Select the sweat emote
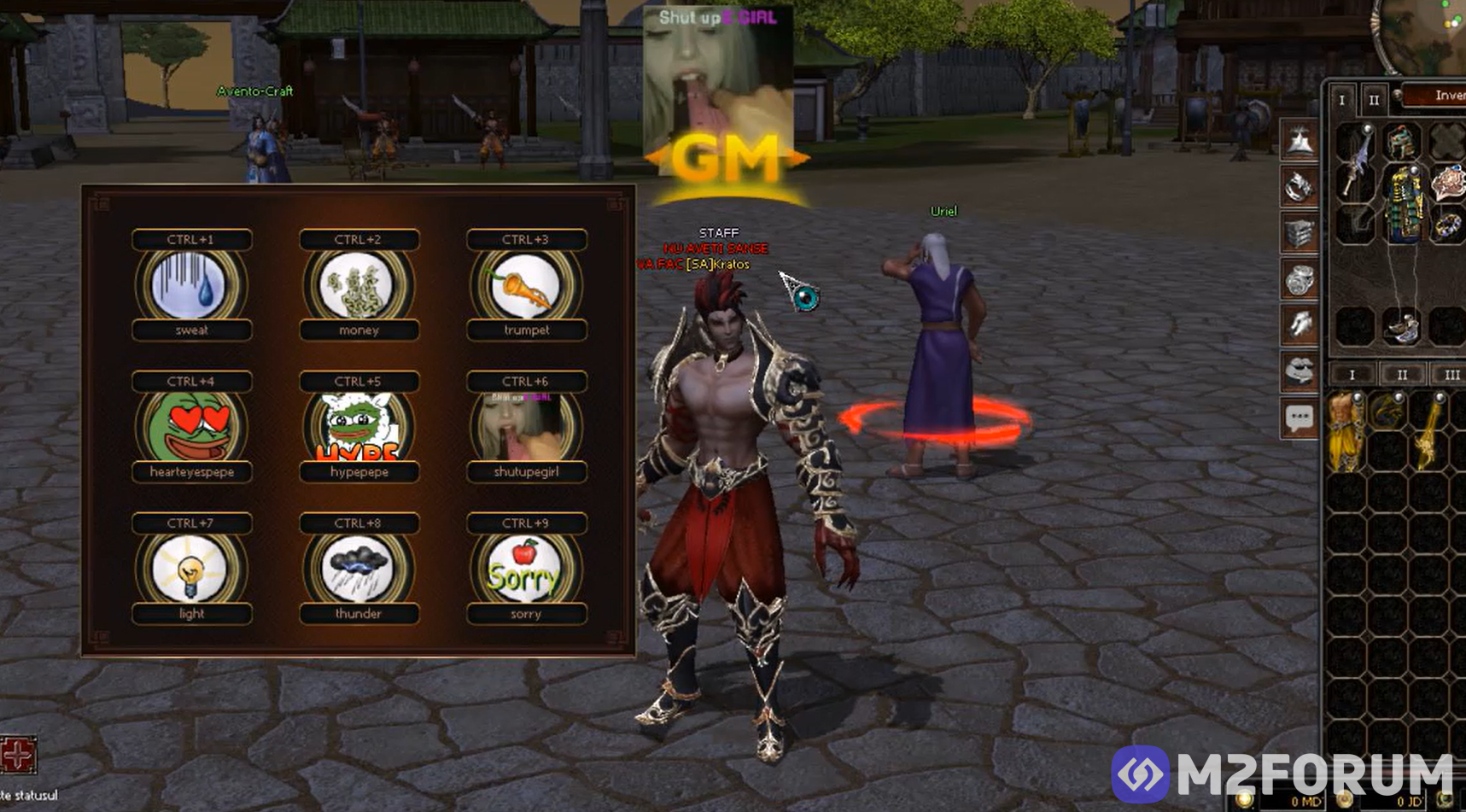Image resolution: width=1466 pixels, height=812 pixels. (x=191, y=286)
